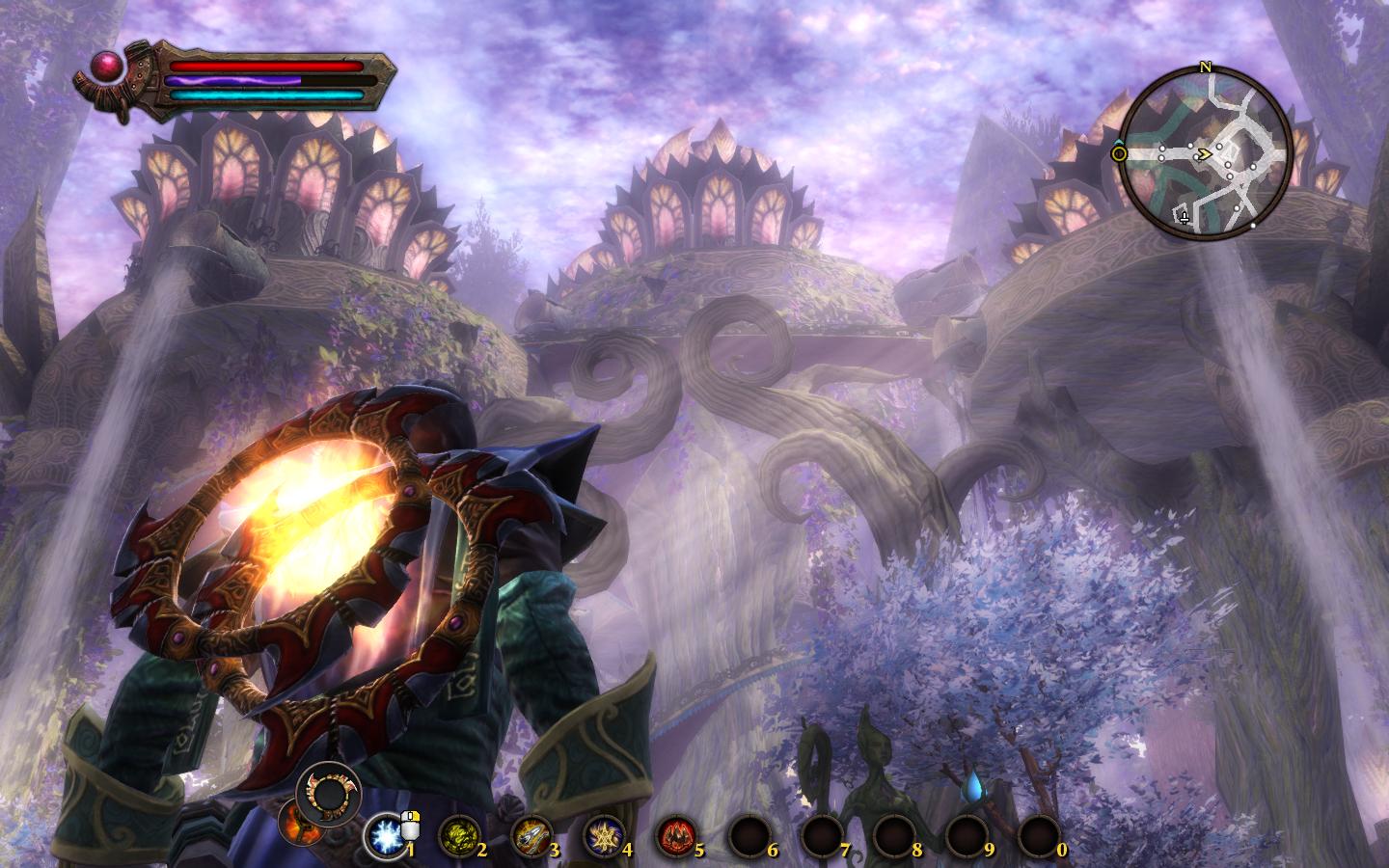Click the yellow quest marker on minimap edge
1389x868 pixels.
coord(1119,153)
